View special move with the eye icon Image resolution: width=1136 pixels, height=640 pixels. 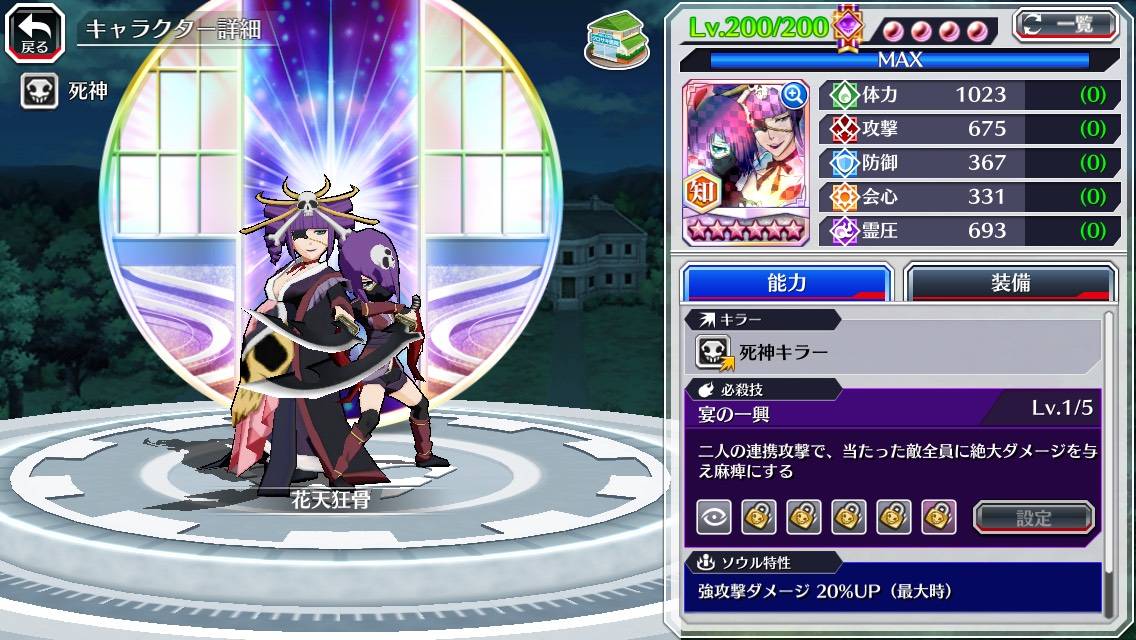tap(713, 517)
